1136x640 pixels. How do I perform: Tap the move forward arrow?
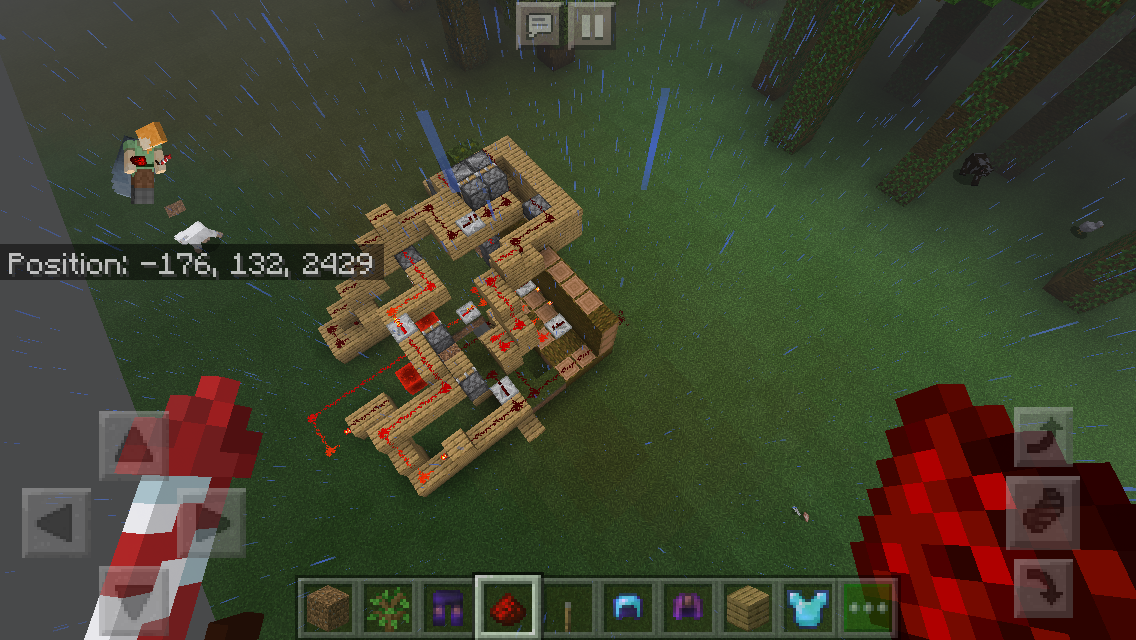[134, 446]
